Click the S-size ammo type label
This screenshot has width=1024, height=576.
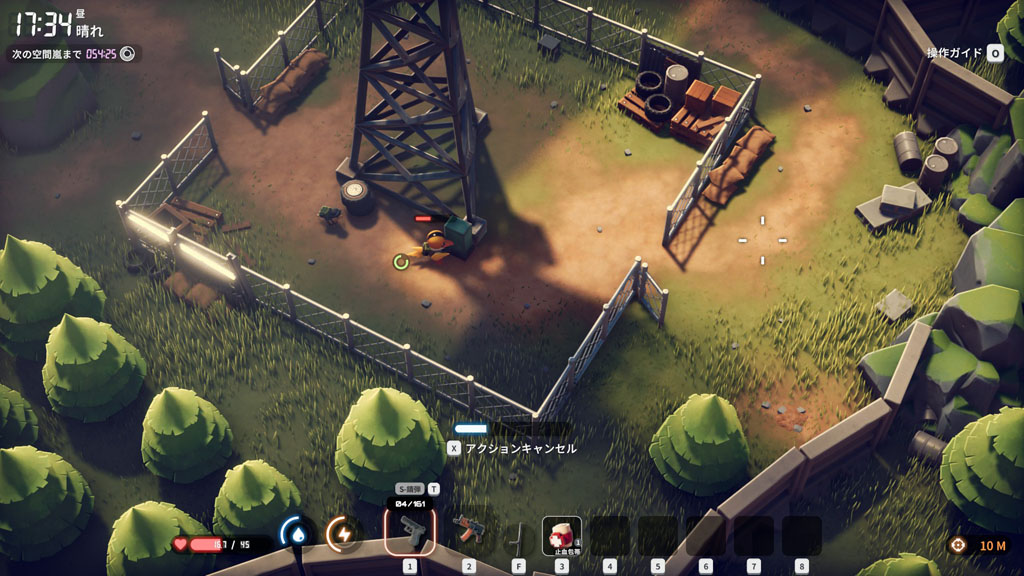407,489
